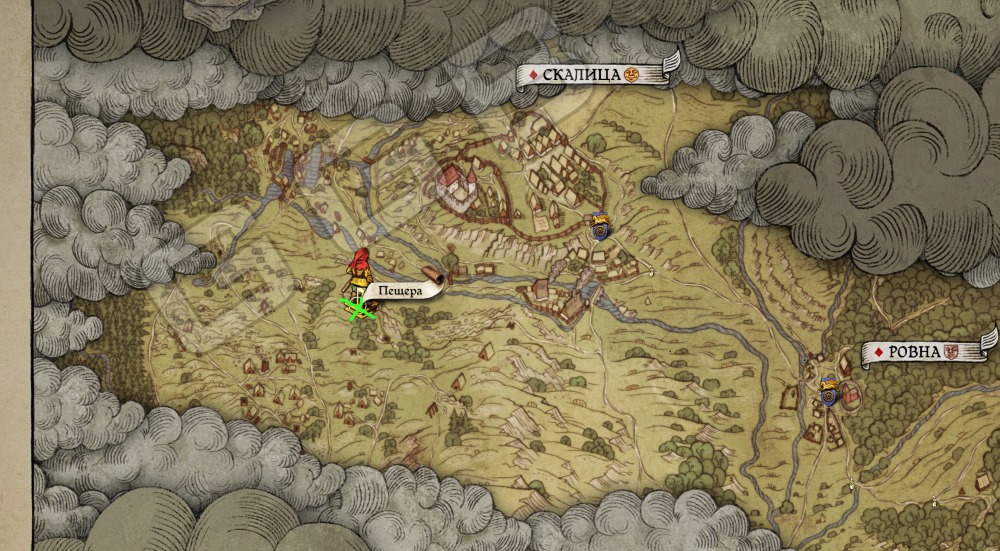Click the green X map marker

[x=357, y=308]
